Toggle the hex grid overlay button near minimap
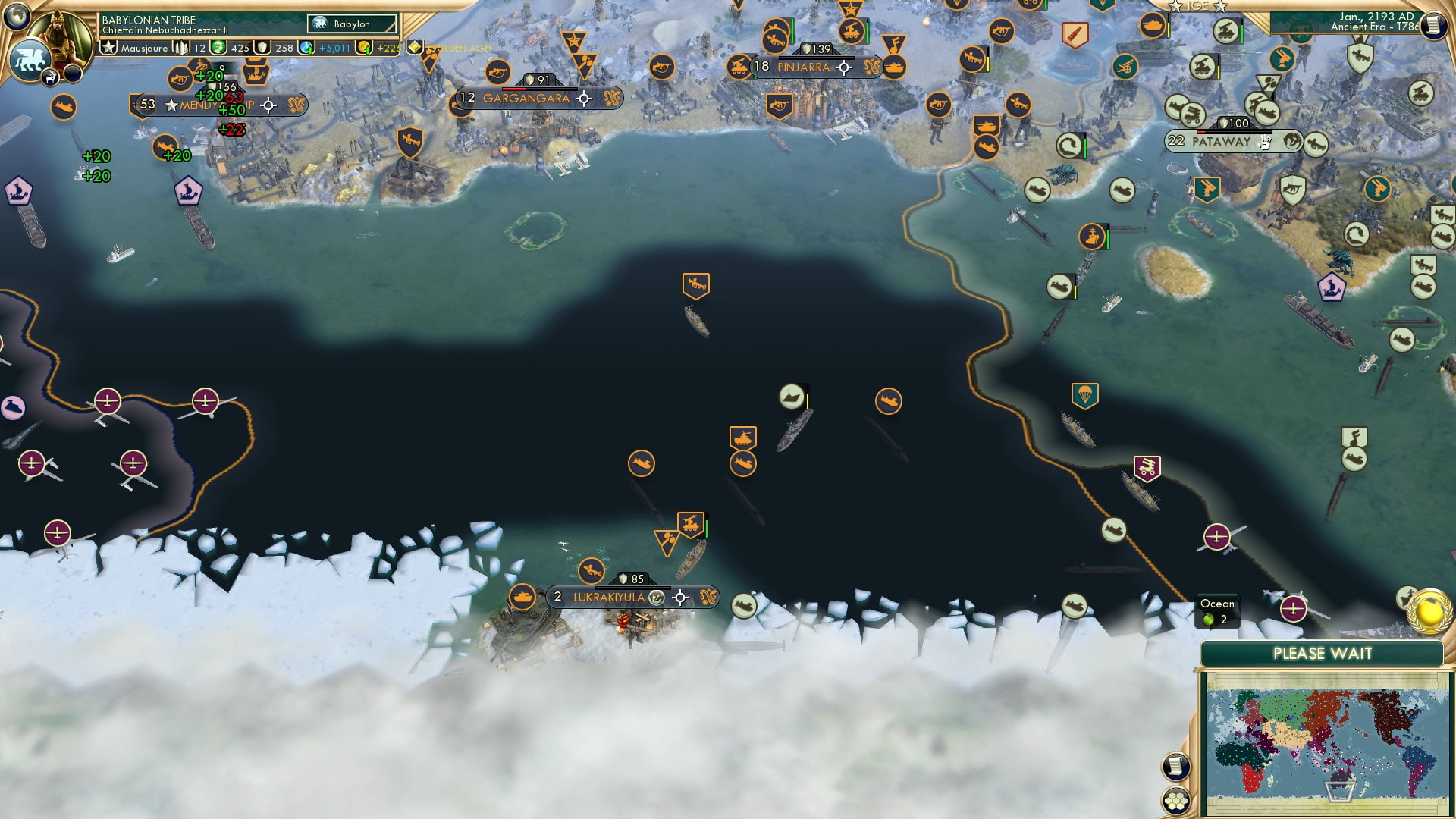The image size is (1456, 819). pyautogui.click(x=1176, y=802)
